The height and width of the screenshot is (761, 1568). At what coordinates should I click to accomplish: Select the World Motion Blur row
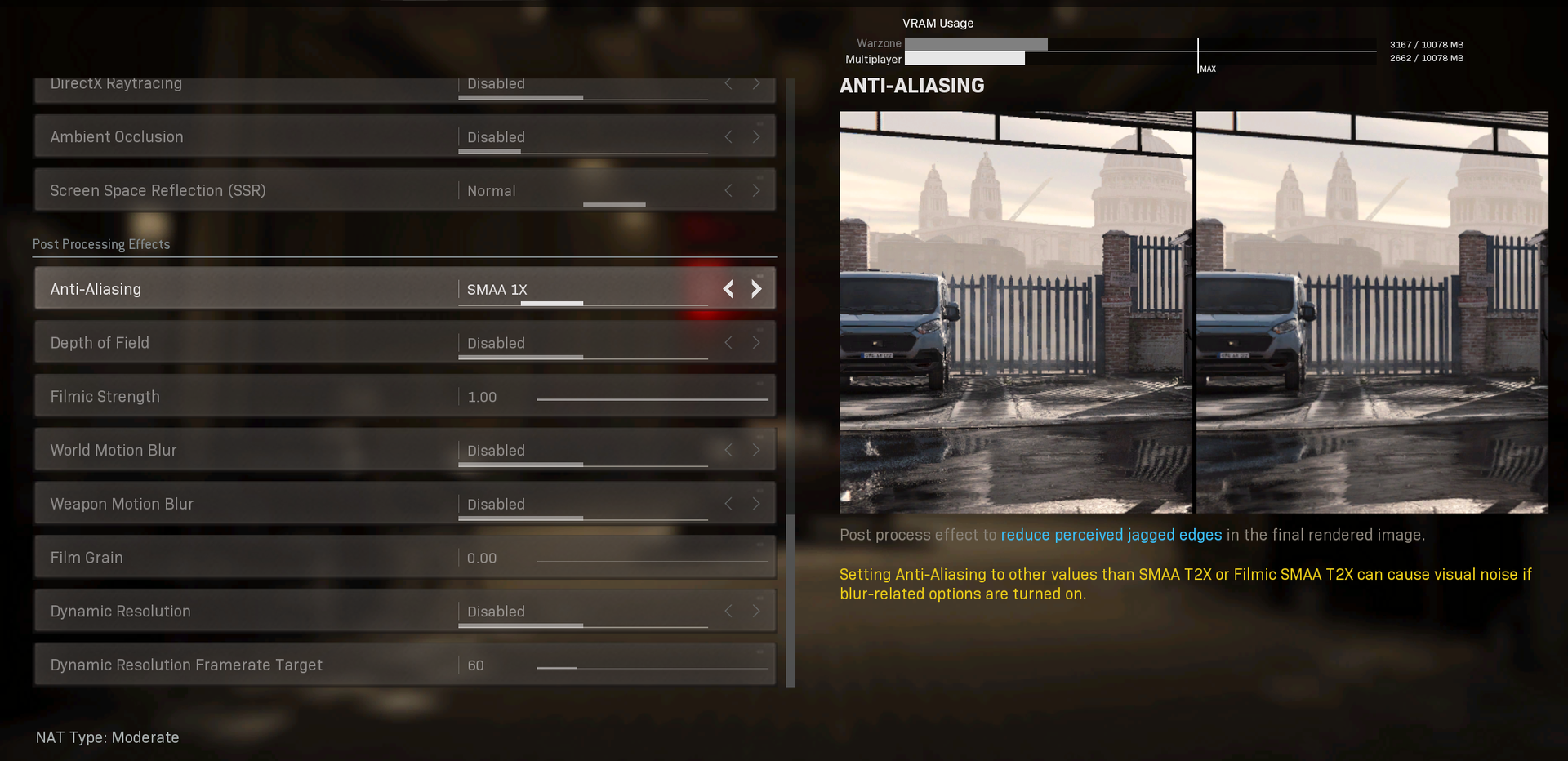[245, 451]
